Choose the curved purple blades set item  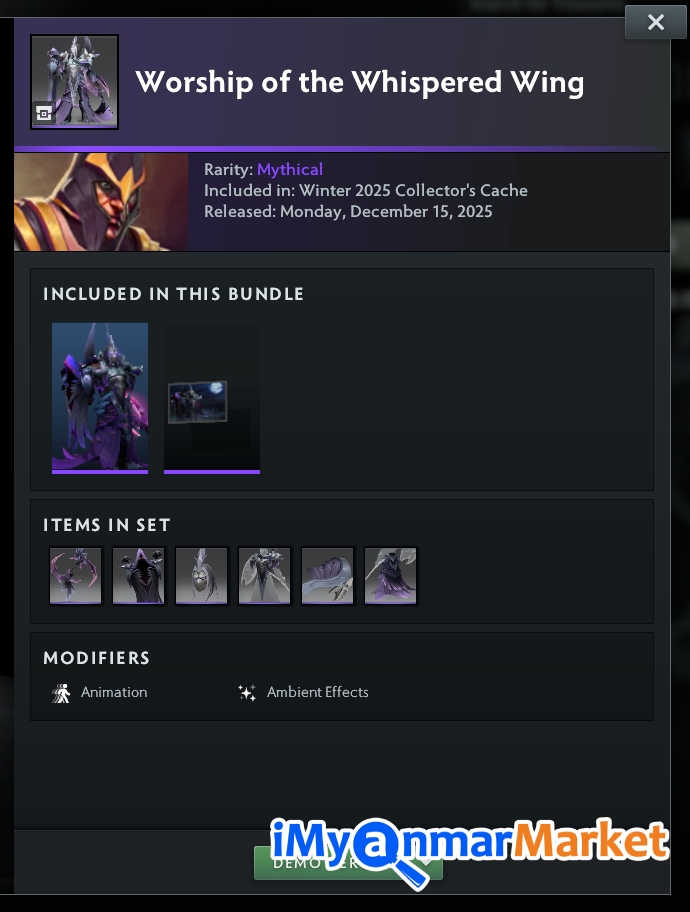point(76,576)
